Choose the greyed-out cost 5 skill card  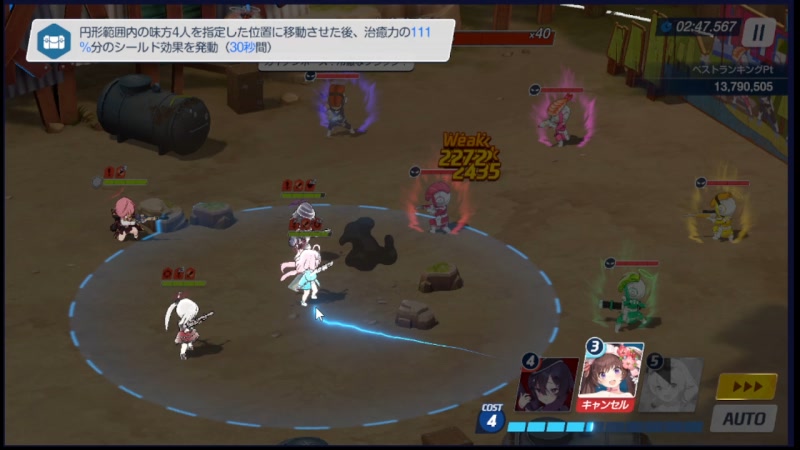(669, 383)
